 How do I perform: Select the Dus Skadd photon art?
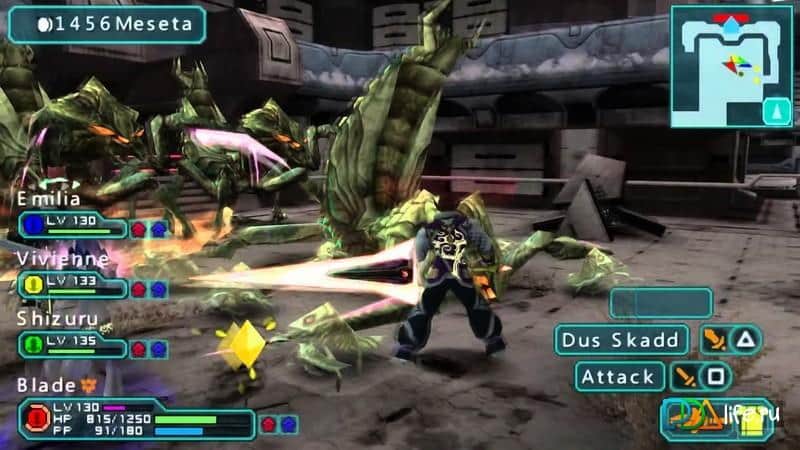coord(621,340)
